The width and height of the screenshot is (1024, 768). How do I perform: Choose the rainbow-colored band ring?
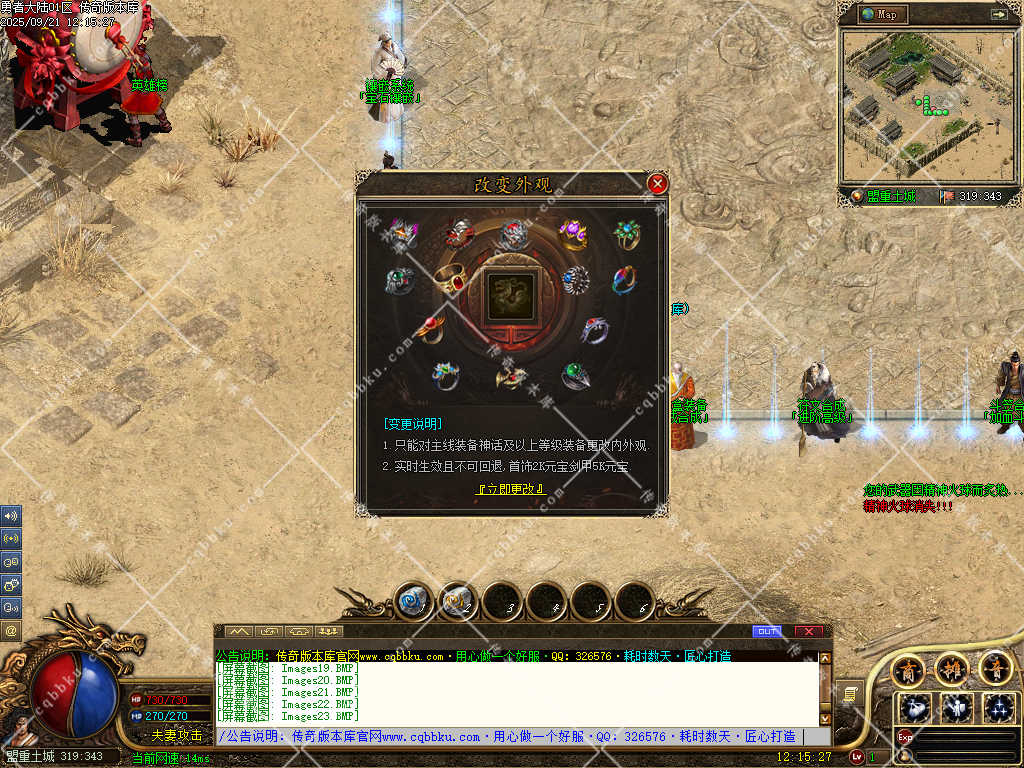[624, 279]
